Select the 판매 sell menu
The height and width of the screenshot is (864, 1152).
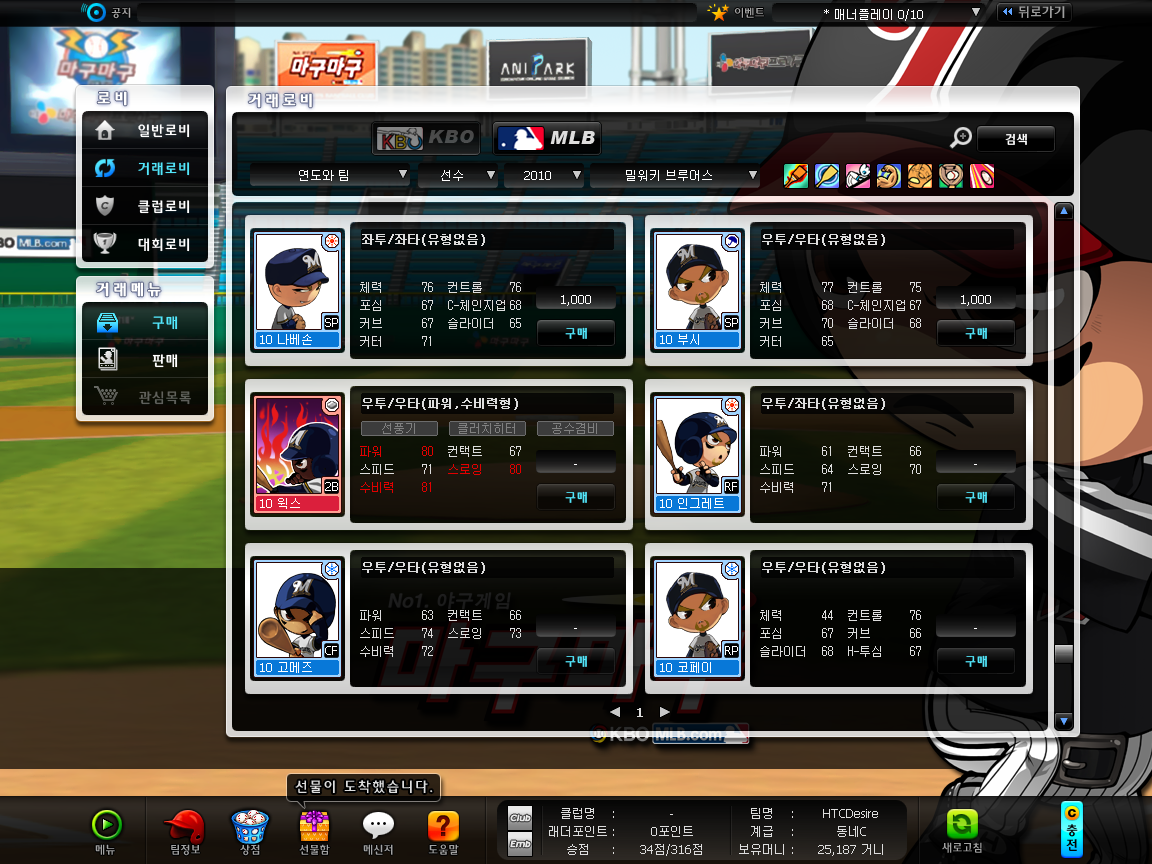click(x=145, y=360)
